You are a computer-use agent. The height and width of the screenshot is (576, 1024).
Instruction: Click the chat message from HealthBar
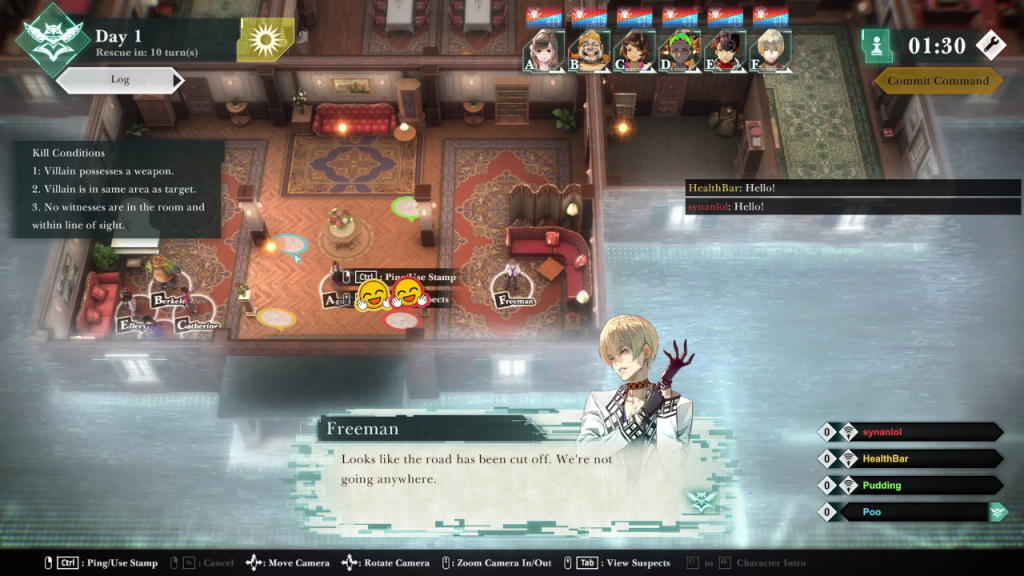(x=718, y=188)
